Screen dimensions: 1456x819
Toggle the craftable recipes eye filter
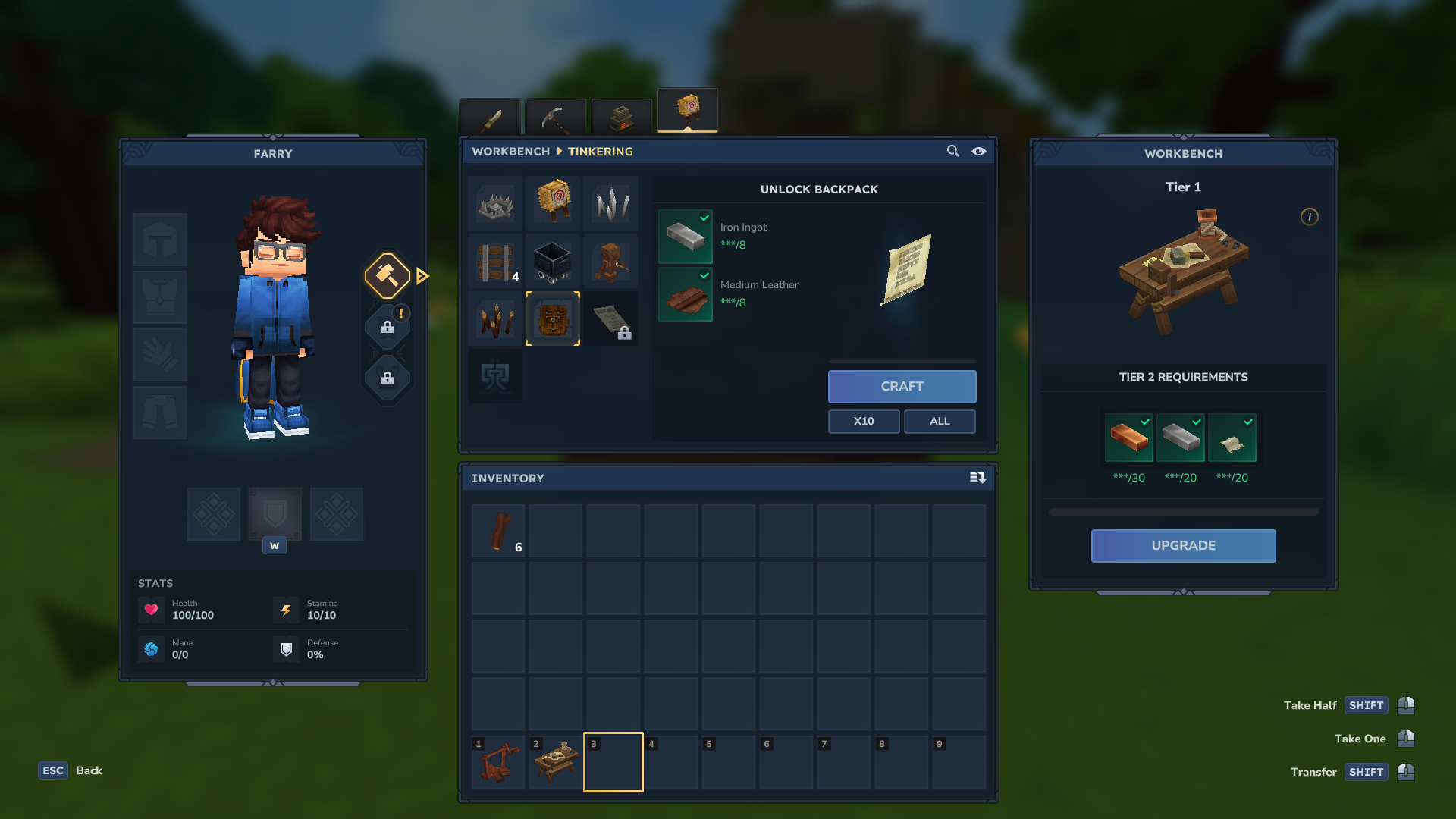[x=978, y=151]
